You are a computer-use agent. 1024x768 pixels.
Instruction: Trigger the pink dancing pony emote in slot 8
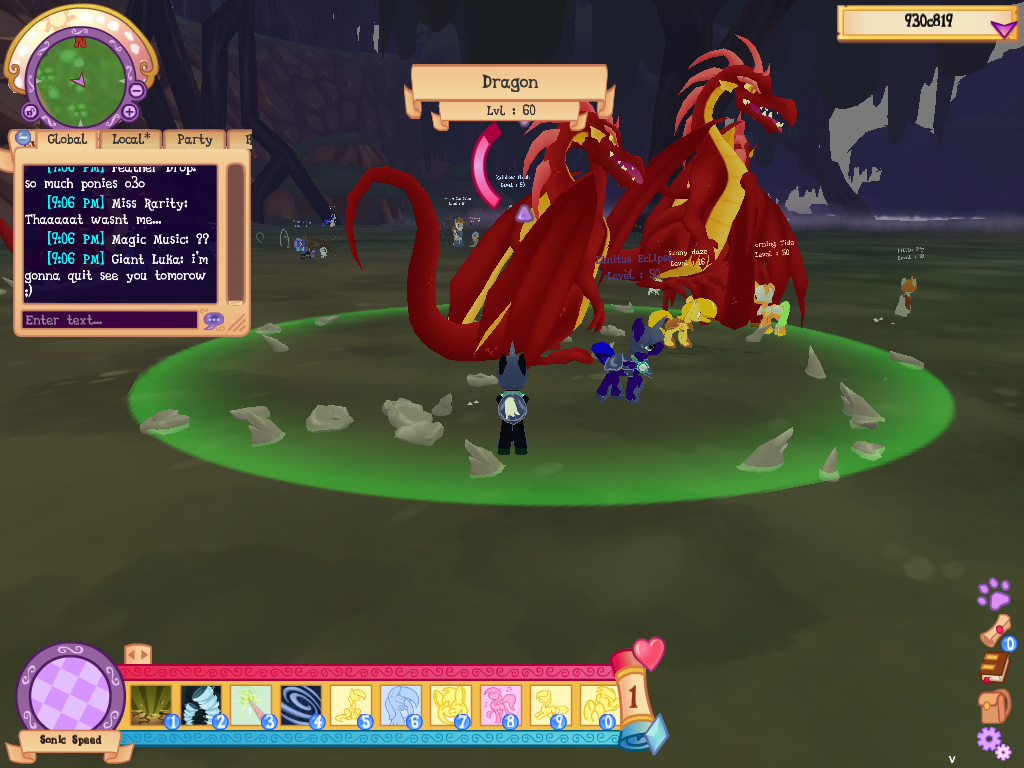(x=500, y=704)
